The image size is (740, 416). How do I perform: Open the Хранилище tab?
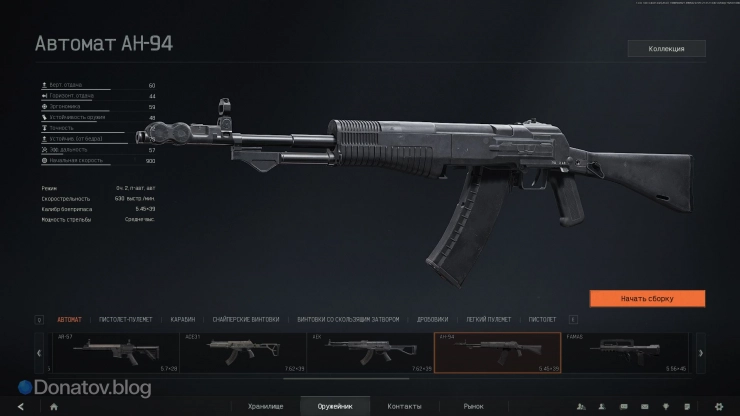264,406
